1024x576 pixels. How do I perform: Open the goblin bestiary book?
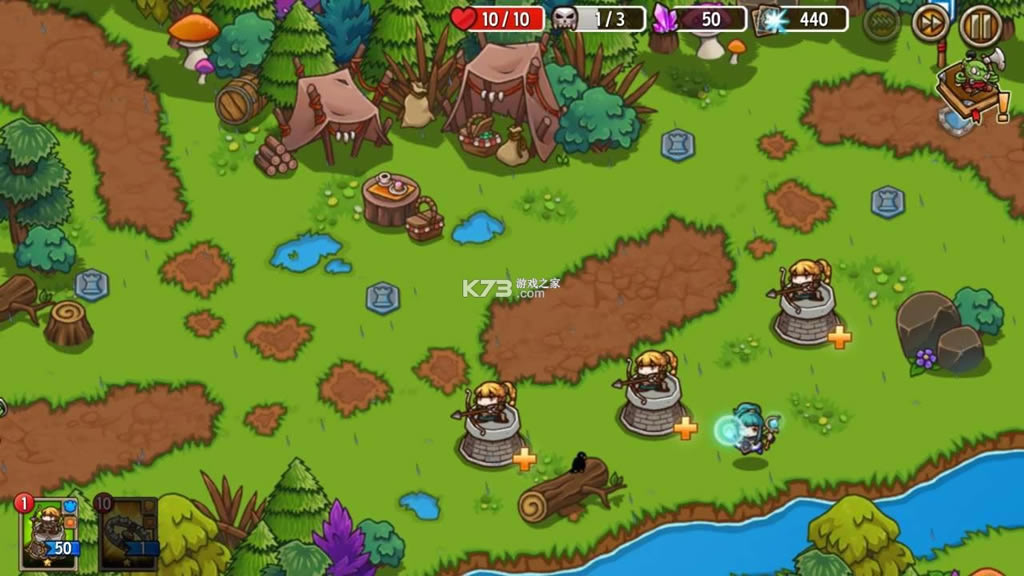[970, 91]
